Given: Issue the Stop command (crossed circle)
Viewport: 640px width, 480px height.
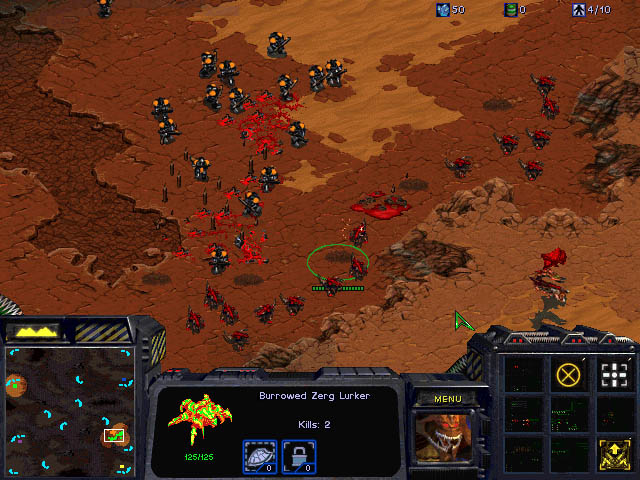Looking at the screenshot, I should point(568,375).
